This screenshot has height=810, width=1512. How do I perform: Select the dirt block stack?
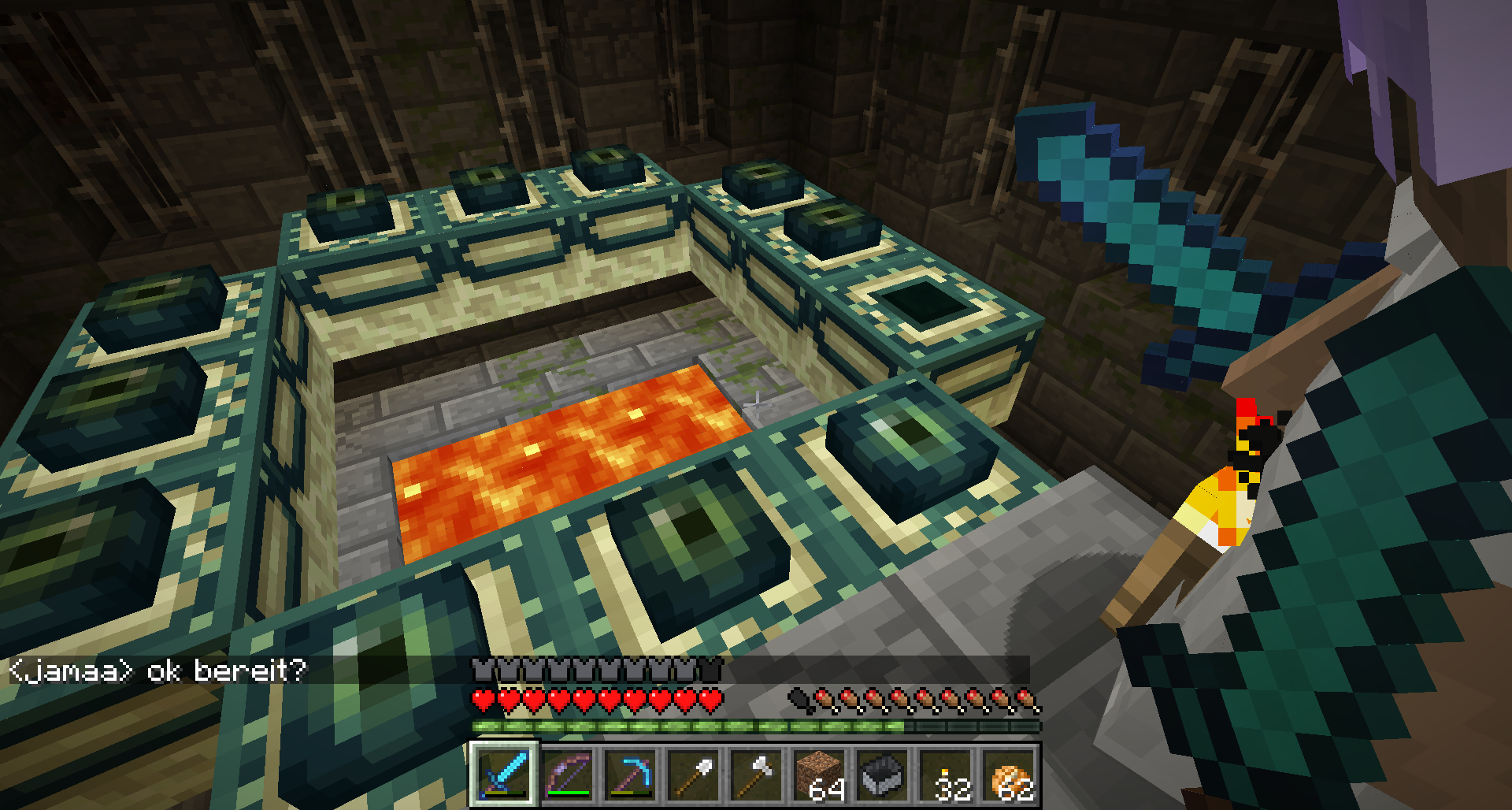(820, 774)
